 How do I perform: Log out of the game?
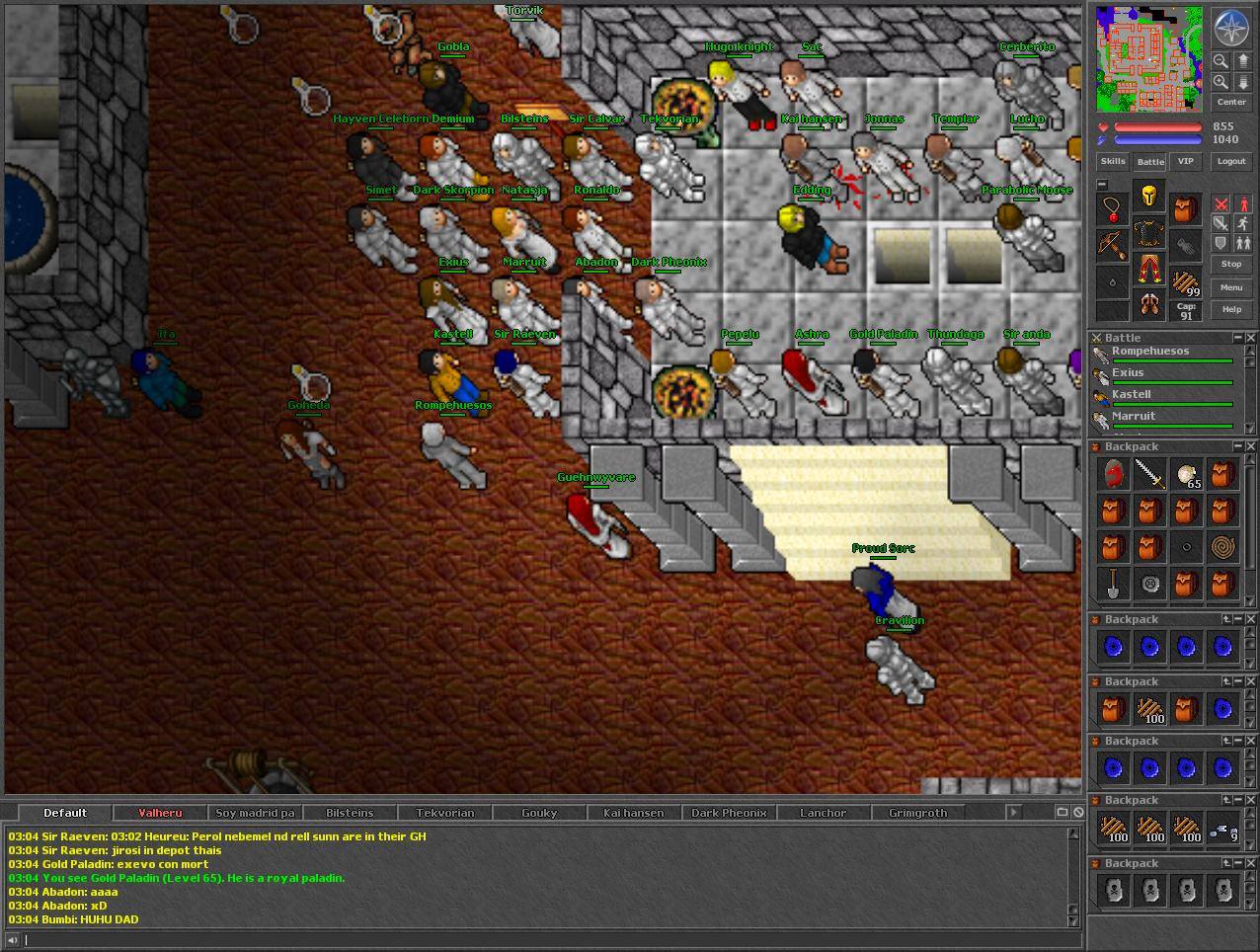1230,161
